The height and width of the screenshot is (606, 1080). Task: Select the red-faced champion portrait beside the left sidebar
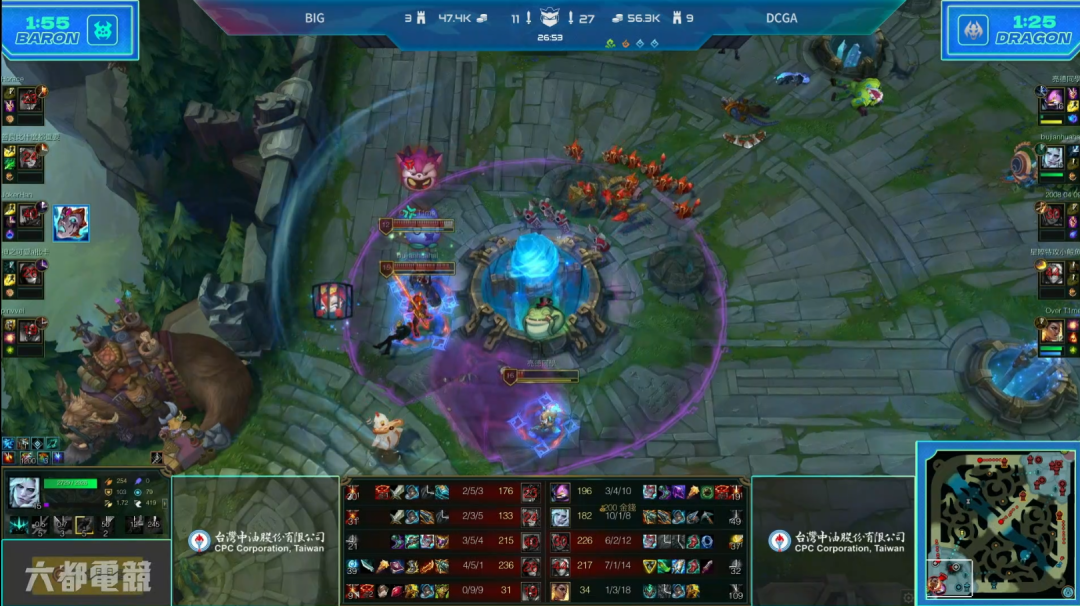(x=71, y=223)
